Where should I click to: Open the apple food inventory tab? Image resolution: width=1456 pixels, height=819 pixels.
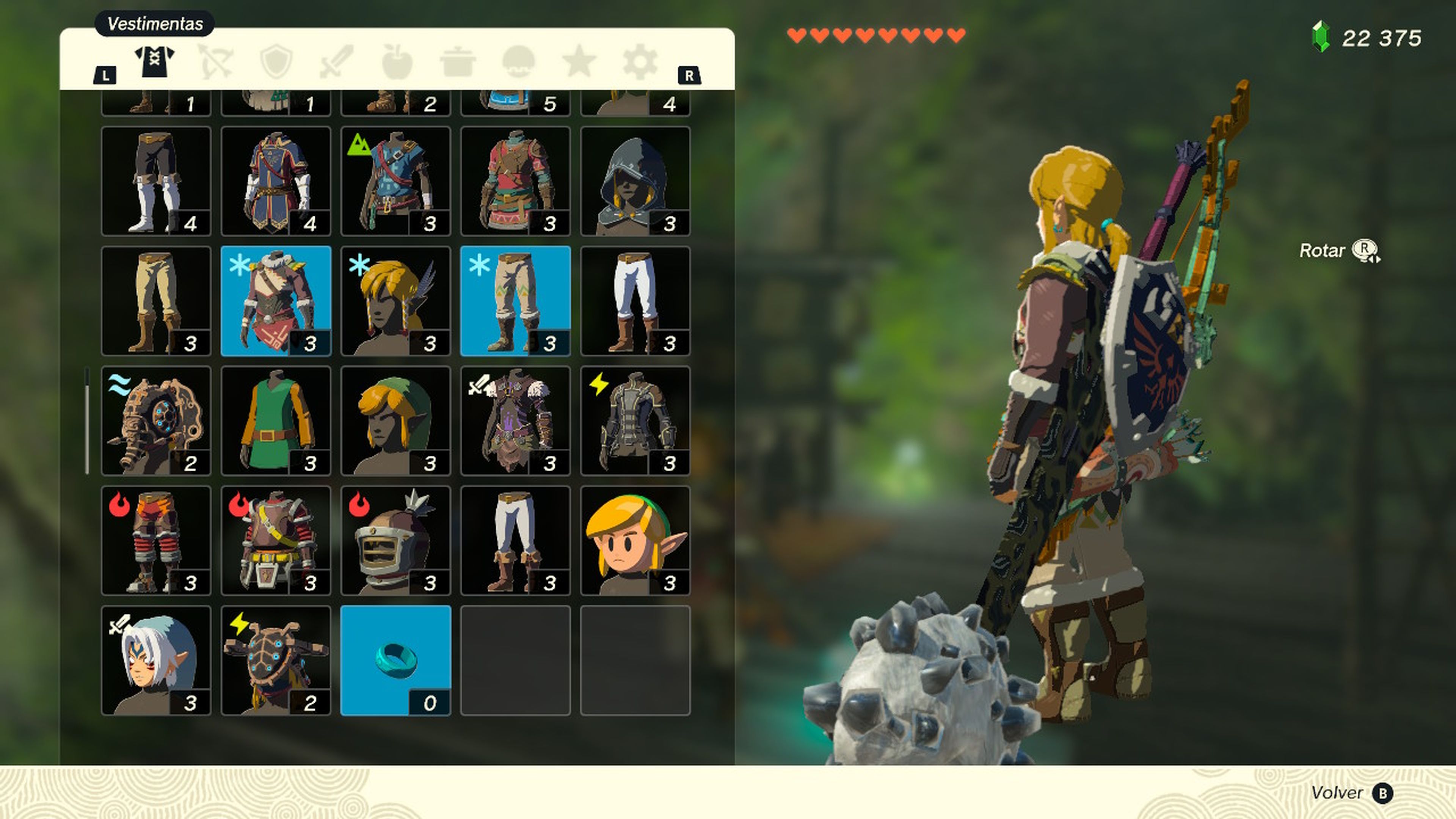398,62
